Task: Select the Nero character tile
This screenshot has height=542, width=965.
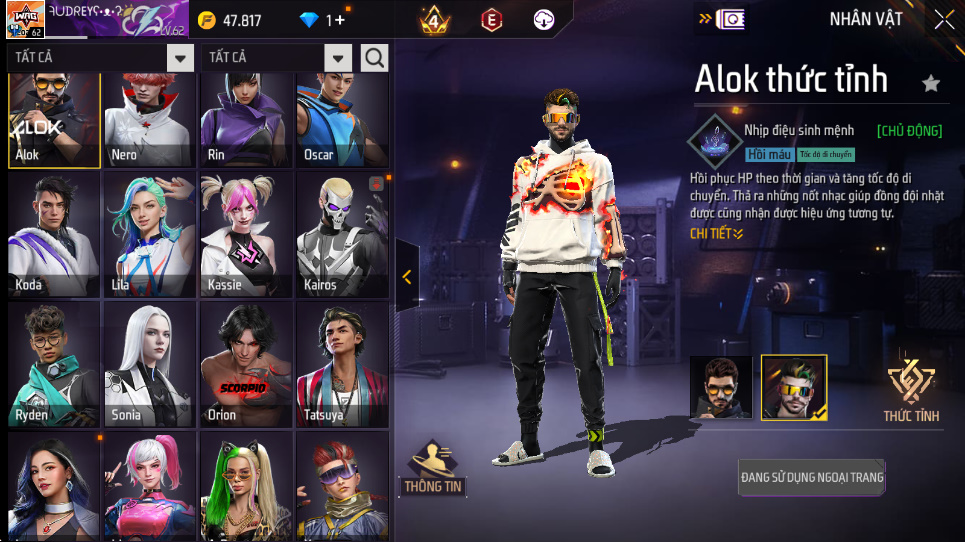Action: [148, 120]
